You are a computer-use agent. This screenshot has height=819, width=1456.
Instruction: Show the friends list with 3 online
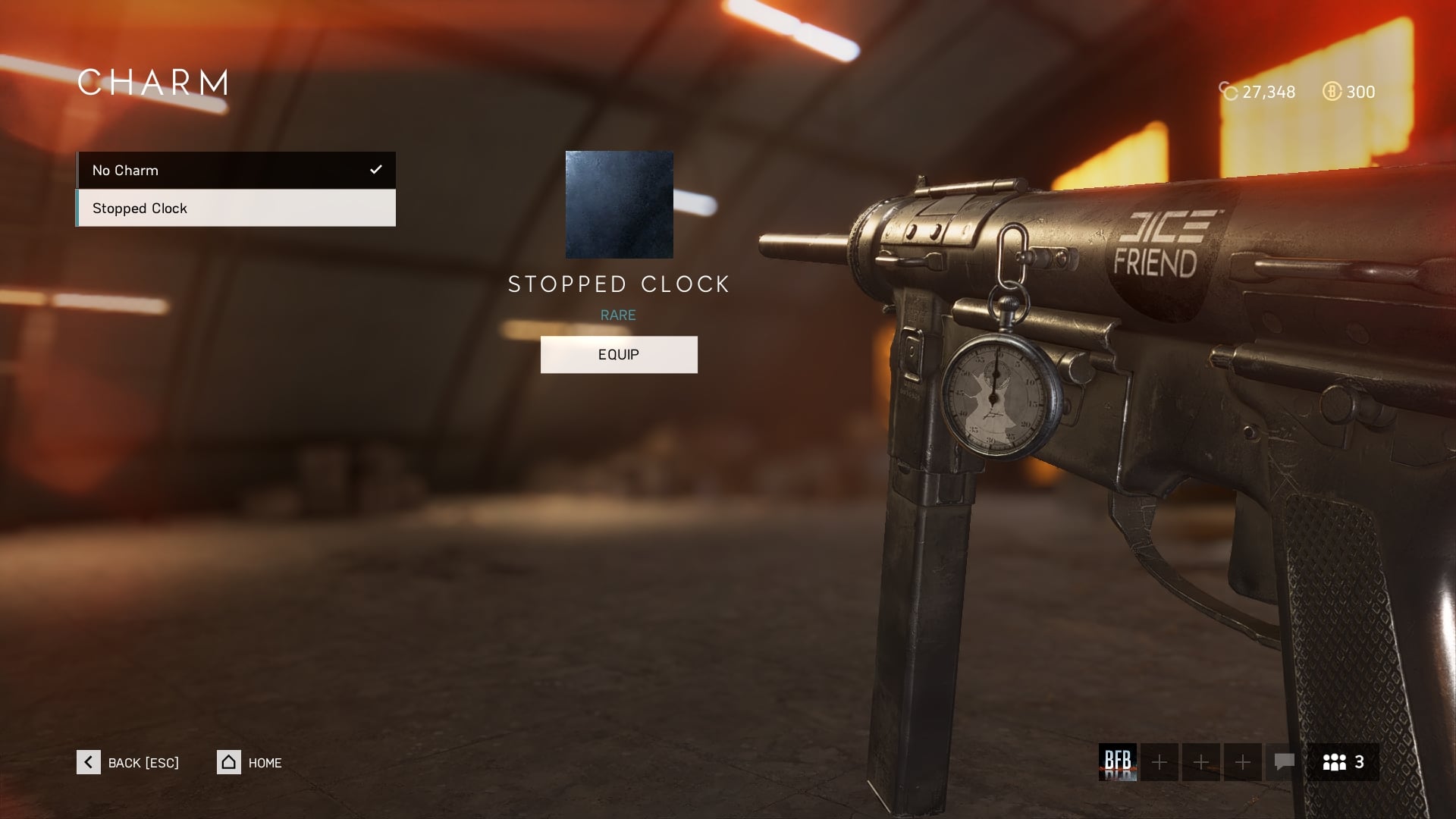click(x=1343, y=762)
